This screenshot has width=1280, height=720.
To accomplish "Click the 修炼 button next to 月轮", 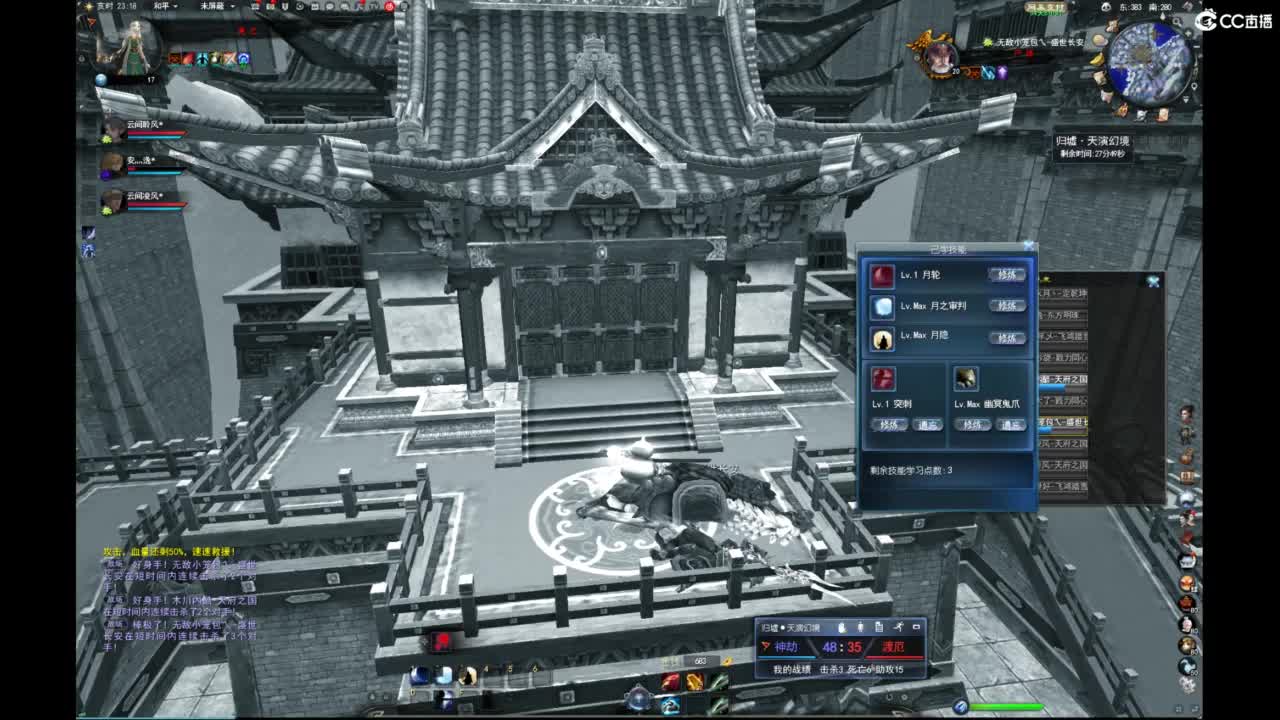I will [1006, 275].
